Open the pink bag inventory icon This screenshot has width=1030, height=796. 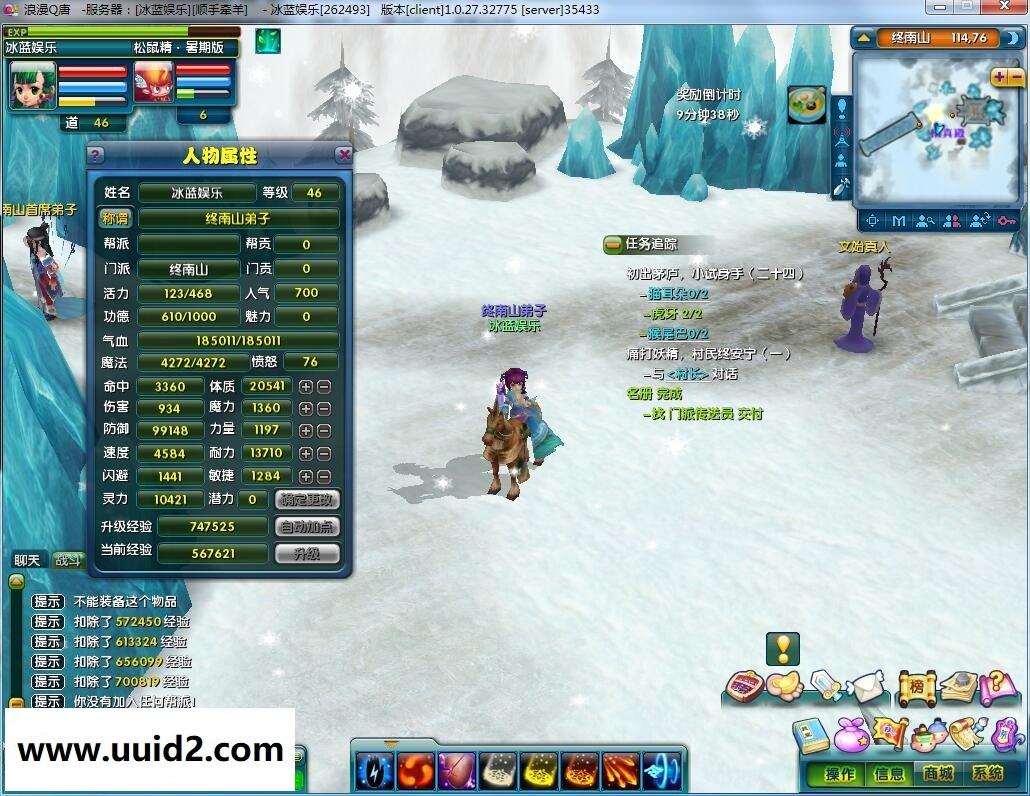pyautogui.click(x=850, y=734)
